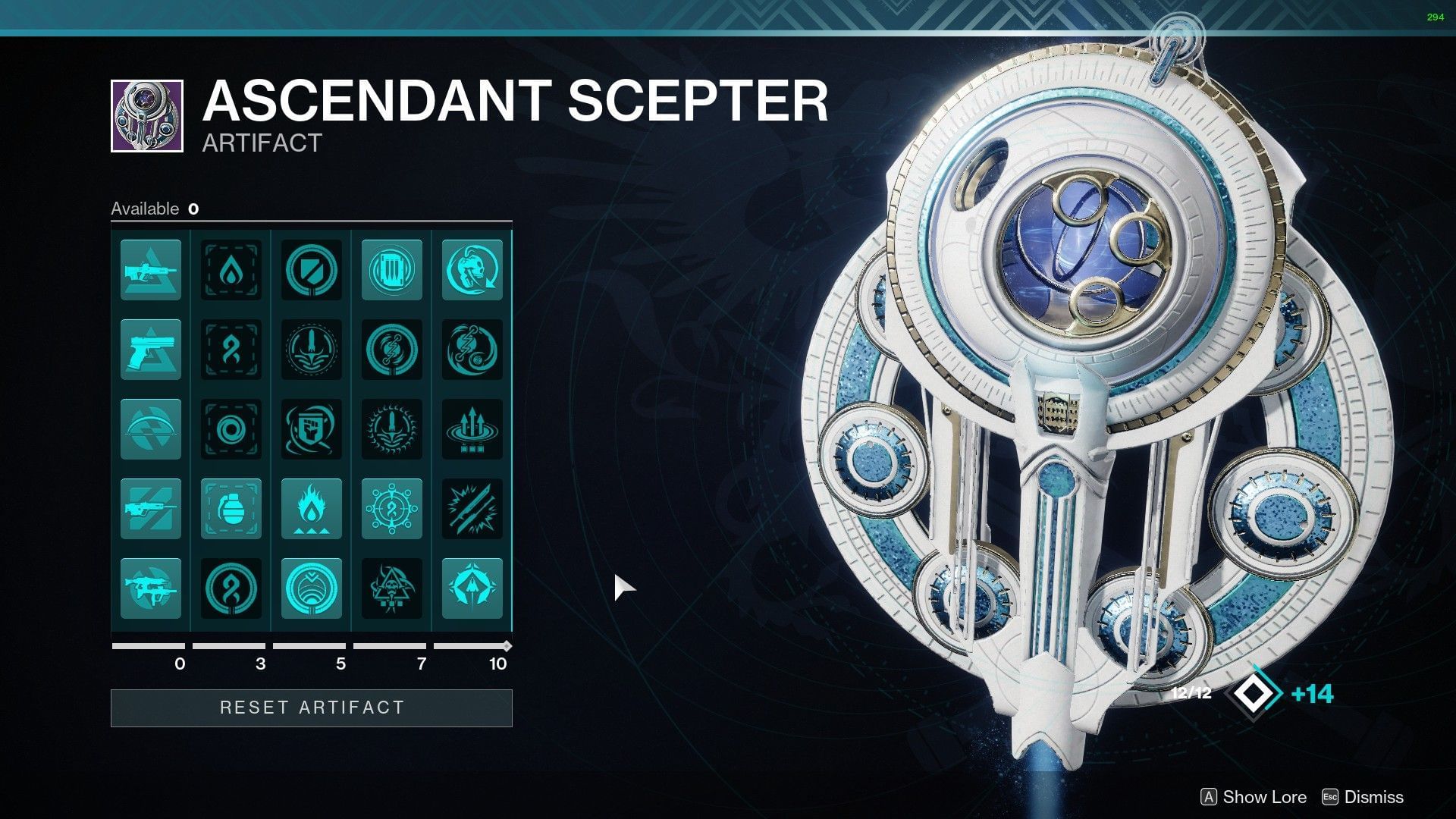The image size is (1456, 819).
Task: Click the crossed-weapons explosion mod
Action: coord(472,508)
